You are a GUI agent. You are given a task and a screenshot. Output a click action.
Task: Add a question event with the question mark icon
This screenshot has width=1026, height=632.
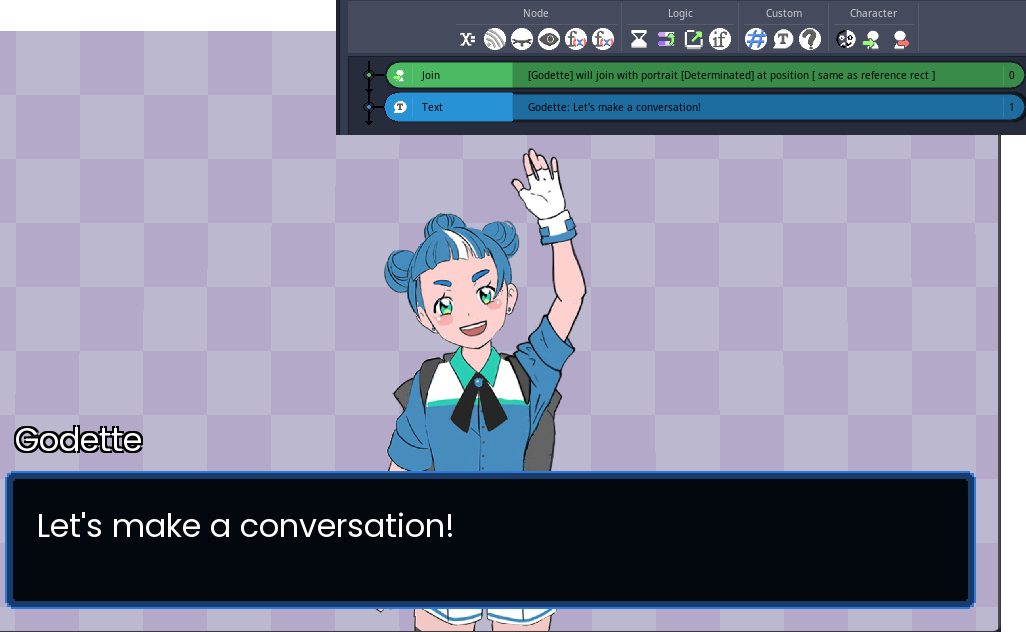click(810, 39)
